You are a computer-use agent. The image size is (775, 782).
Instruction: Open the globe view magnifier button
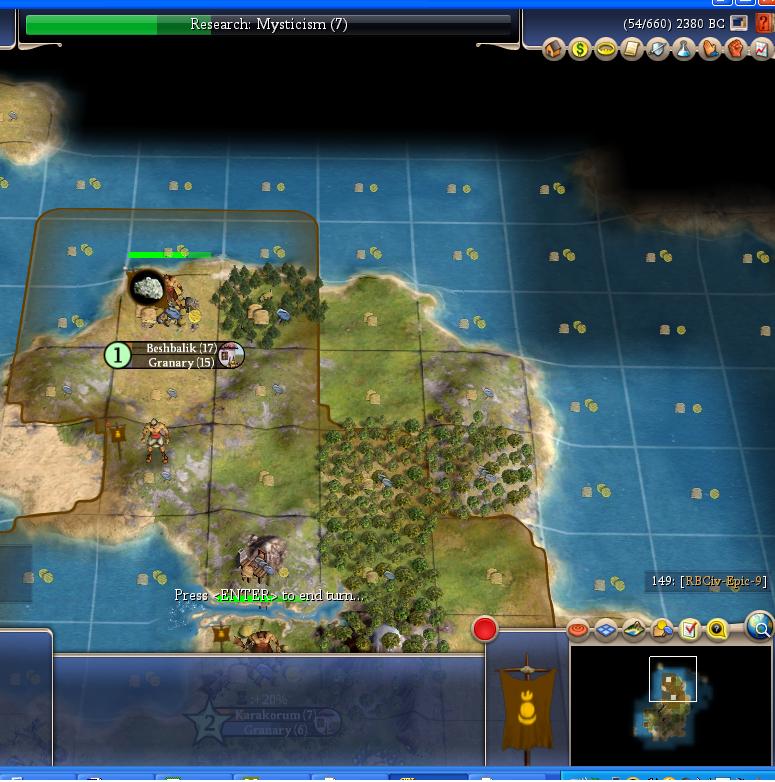click(760, 628)
